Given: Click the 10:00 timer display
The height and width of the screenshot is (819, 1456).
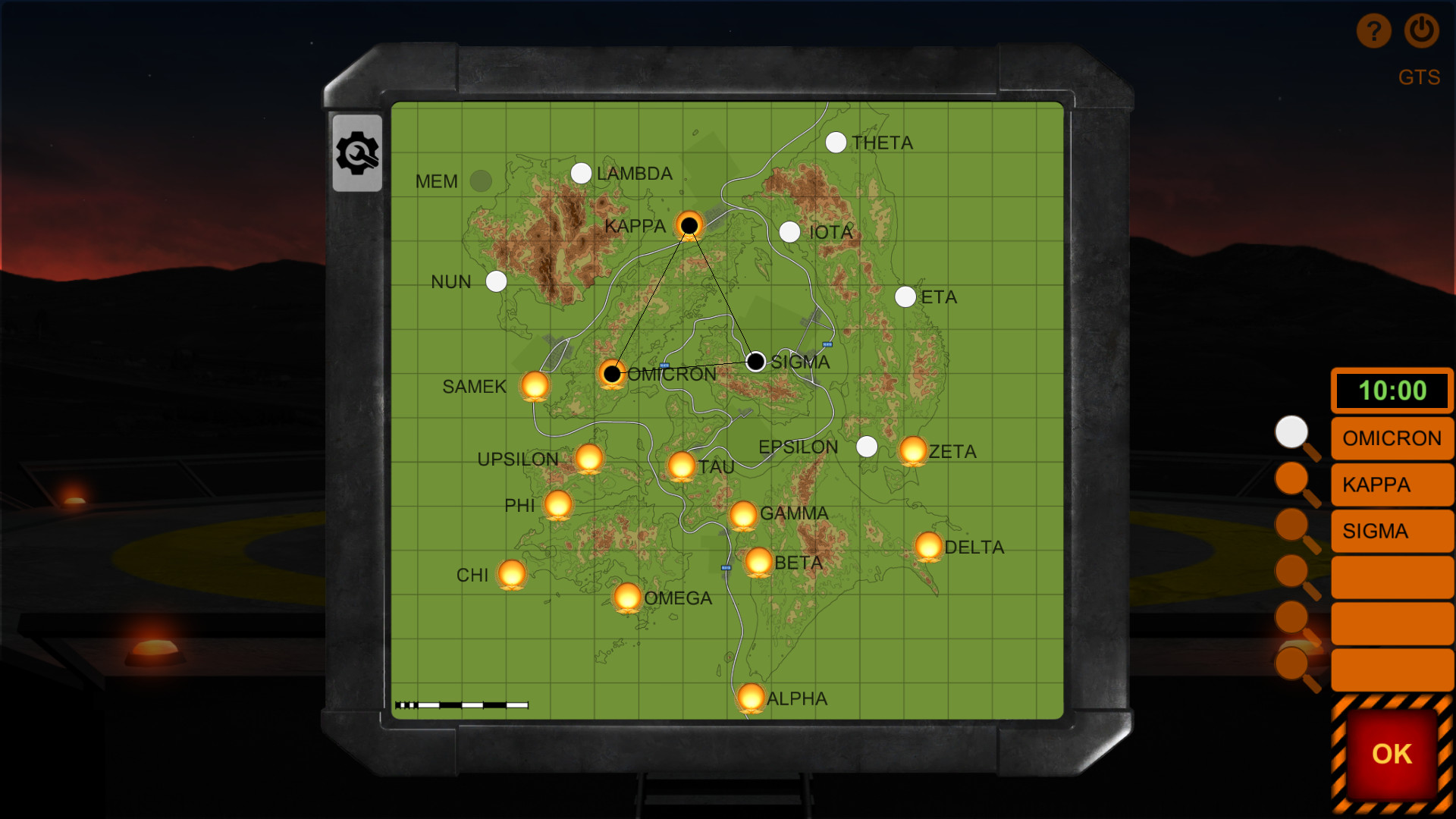Looking at the screenshot, I should 1392,391.
